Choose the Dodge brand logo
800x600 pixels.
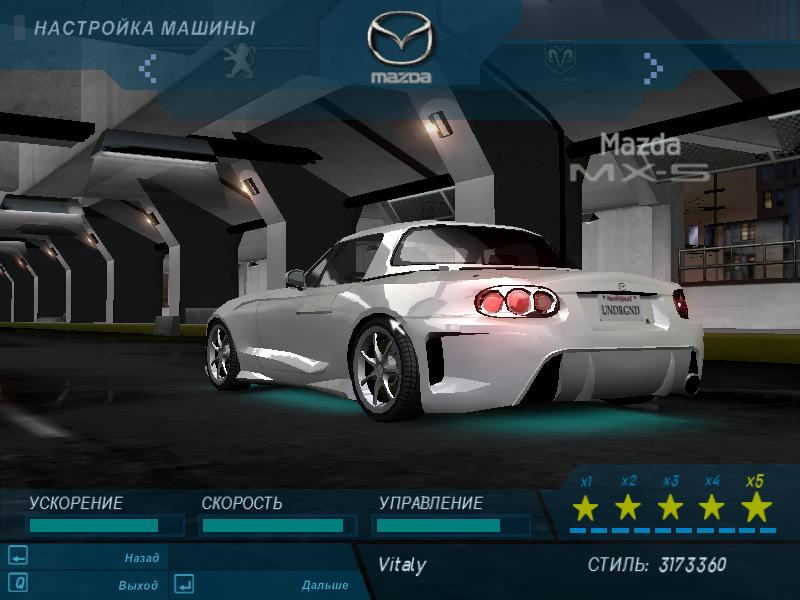[560, 61]
